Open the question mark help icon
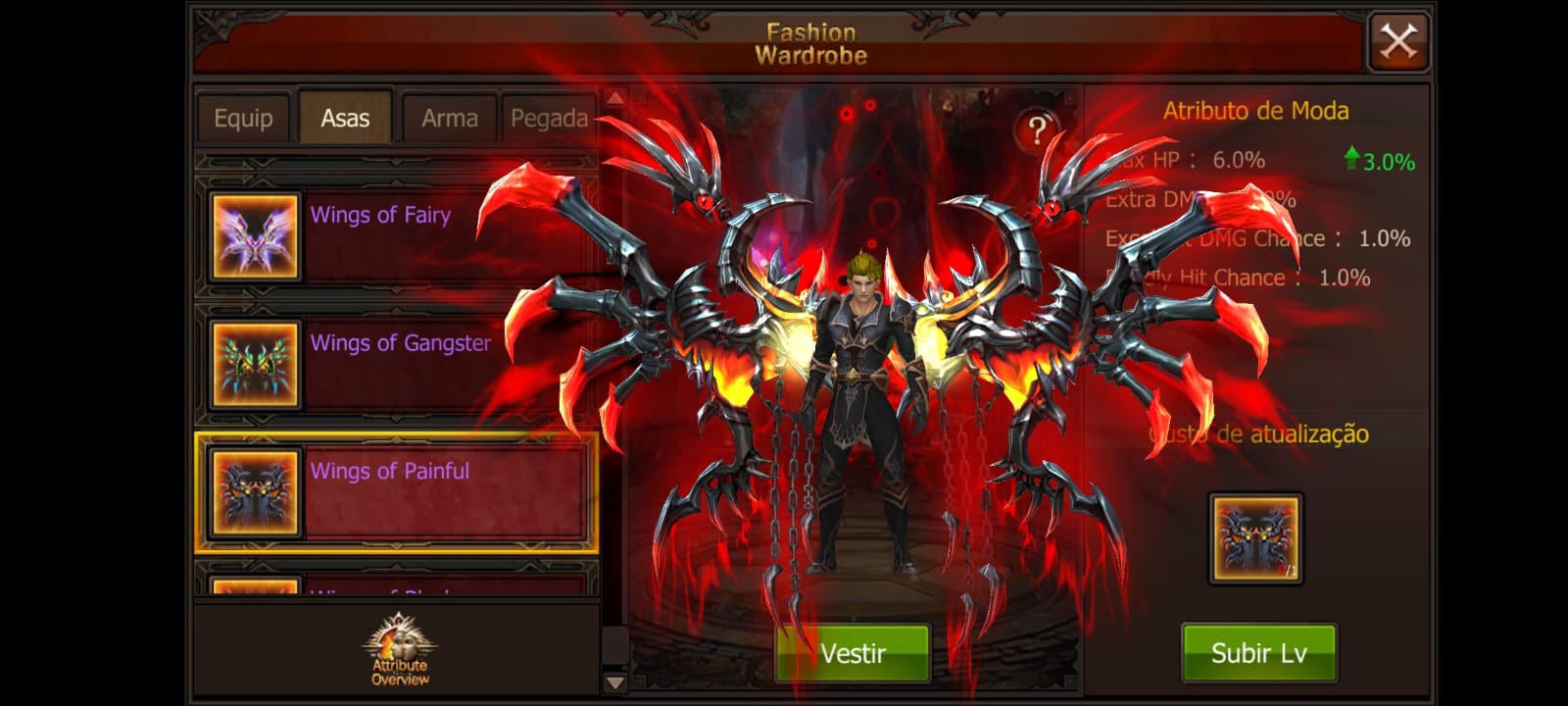 tap(1037, 129)
